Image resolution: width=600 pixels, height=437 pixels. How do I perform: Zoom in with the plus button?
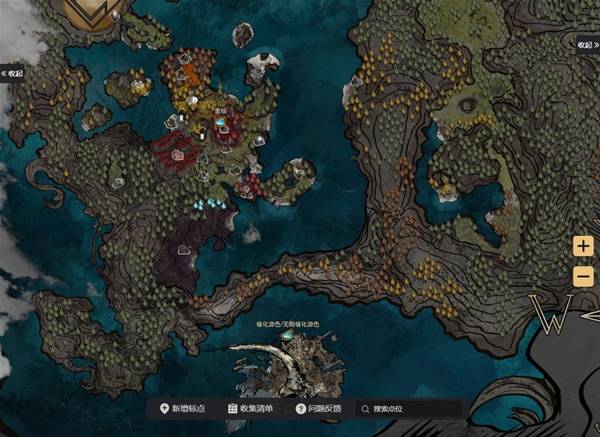[x=583, y=247]
